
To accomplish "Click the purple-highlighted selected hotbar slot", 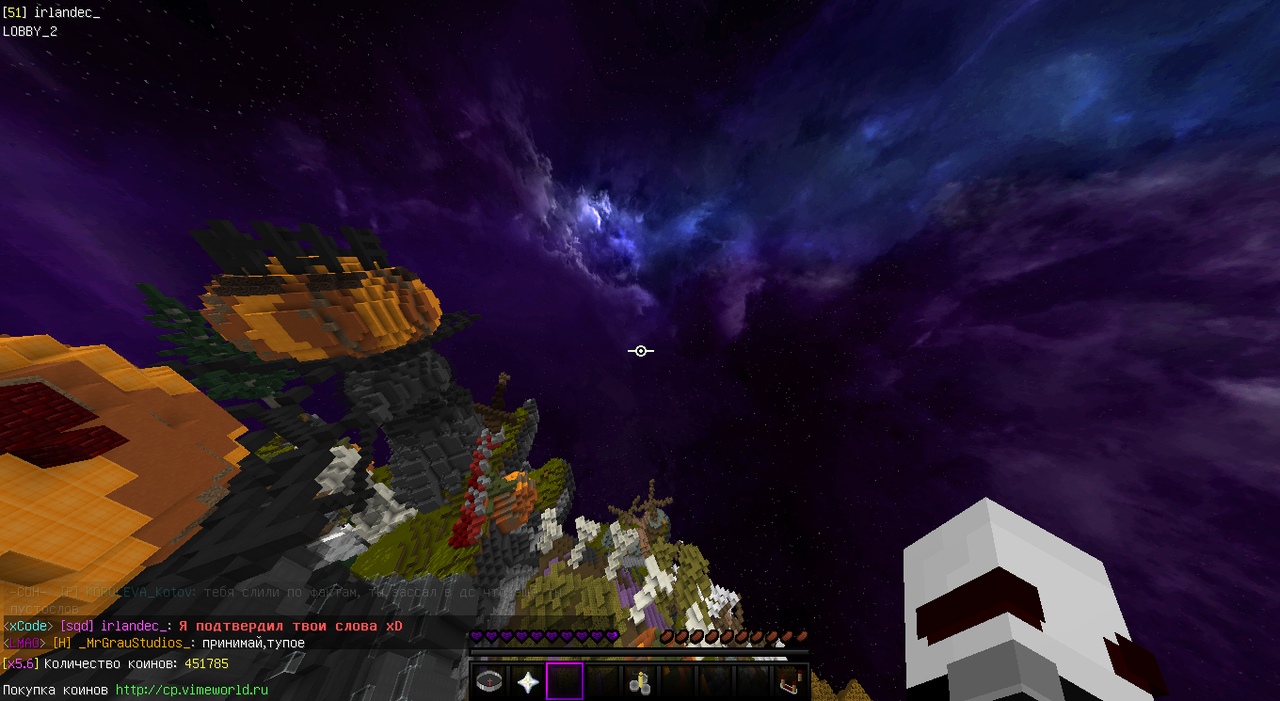I will coord(564,682).
